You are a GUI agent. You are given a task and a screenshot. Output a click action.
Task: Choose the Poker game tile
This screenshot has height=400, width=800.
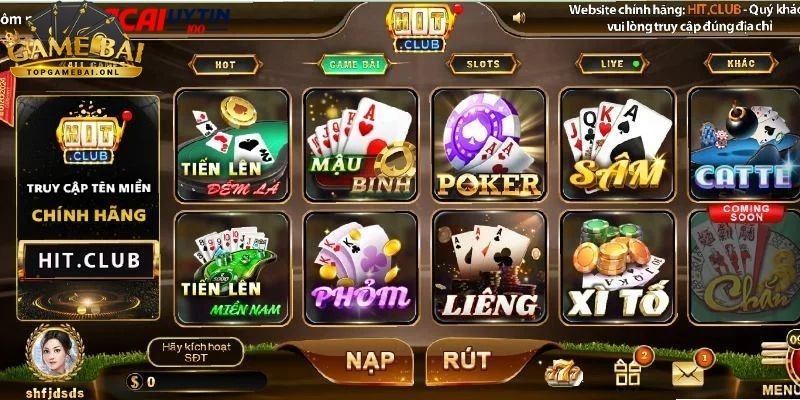click(x=488, y=145)
